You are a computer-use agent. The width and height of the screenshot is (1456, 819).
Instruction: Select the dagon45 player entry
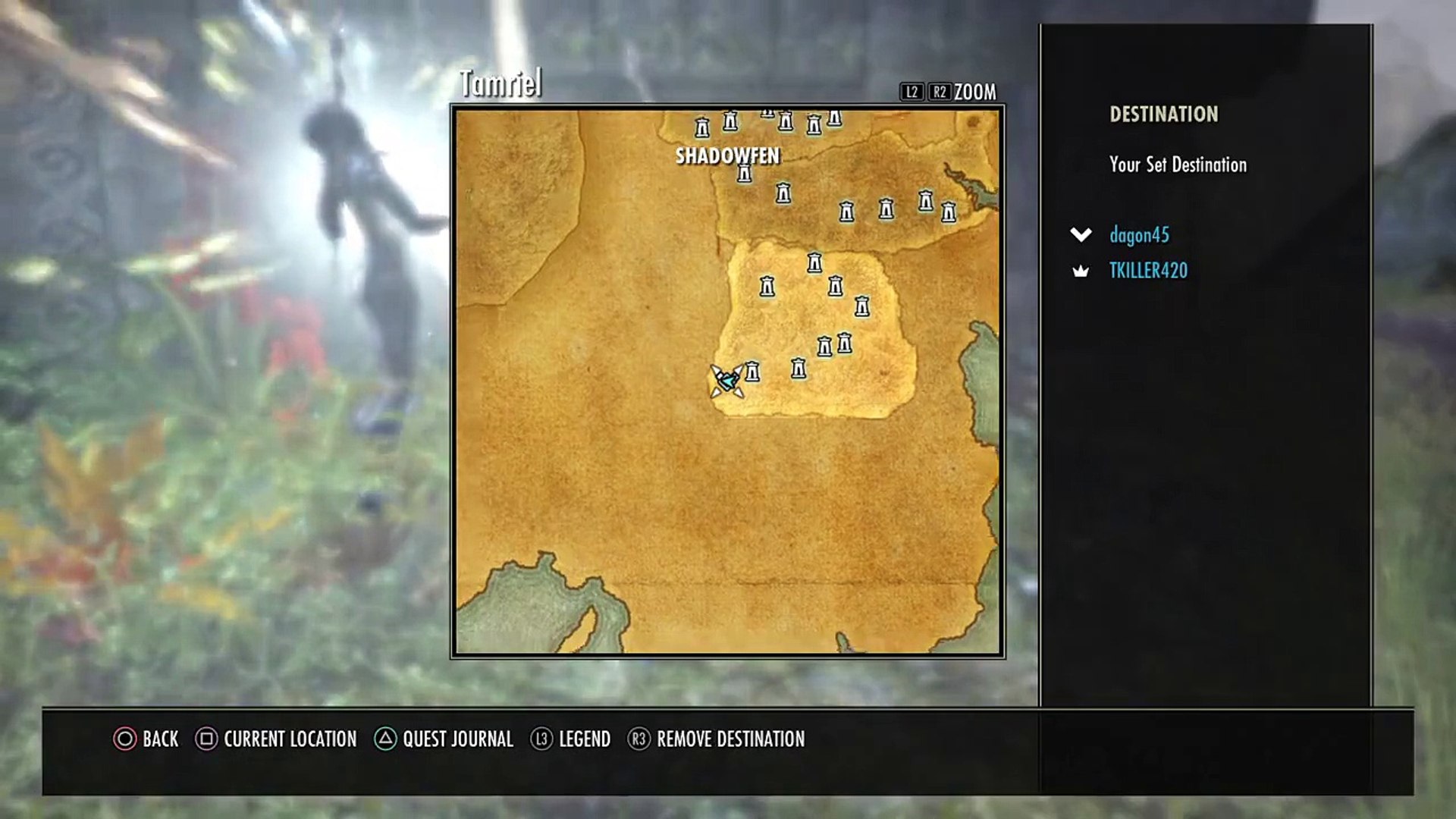tap(1138, 235)
